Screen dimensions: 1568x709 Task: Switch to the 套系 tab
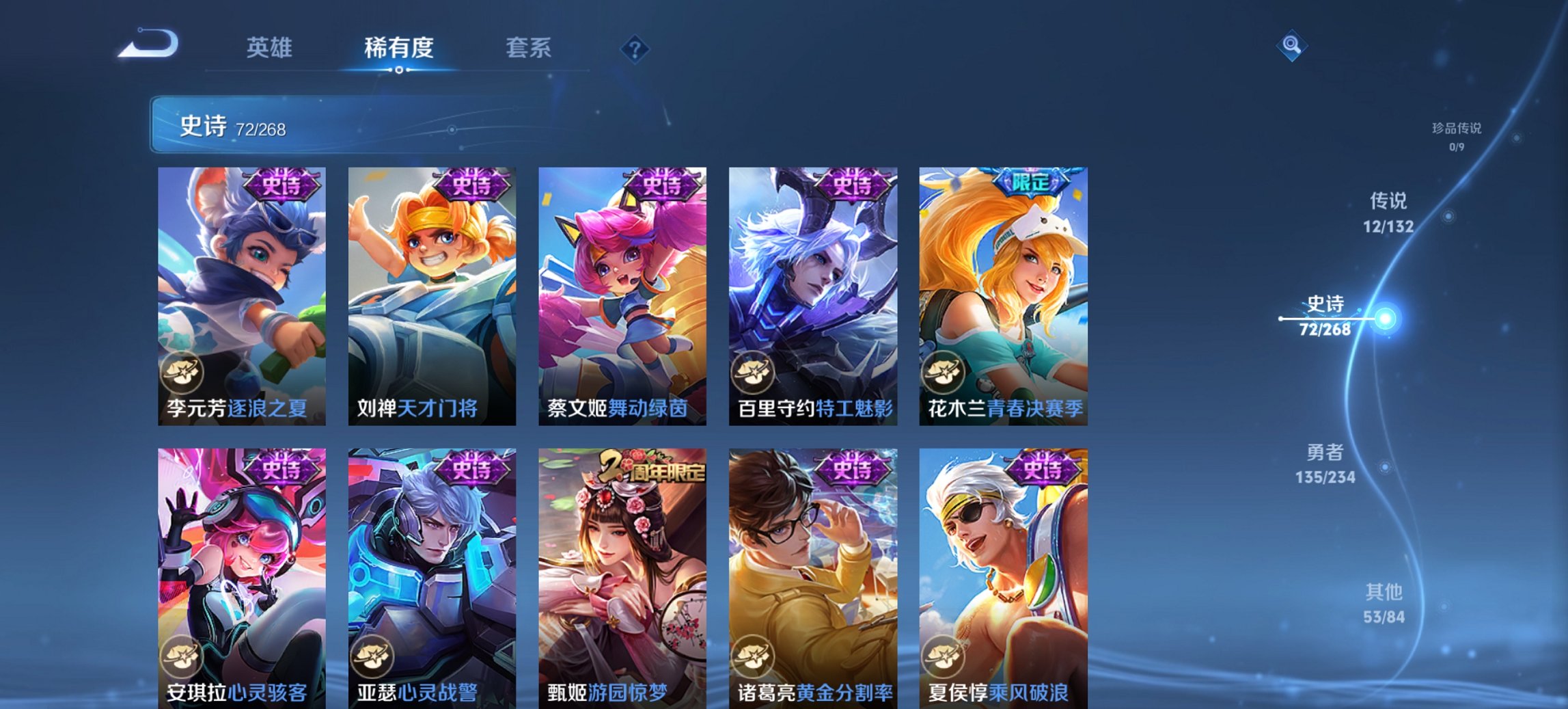tap(529, 48)
